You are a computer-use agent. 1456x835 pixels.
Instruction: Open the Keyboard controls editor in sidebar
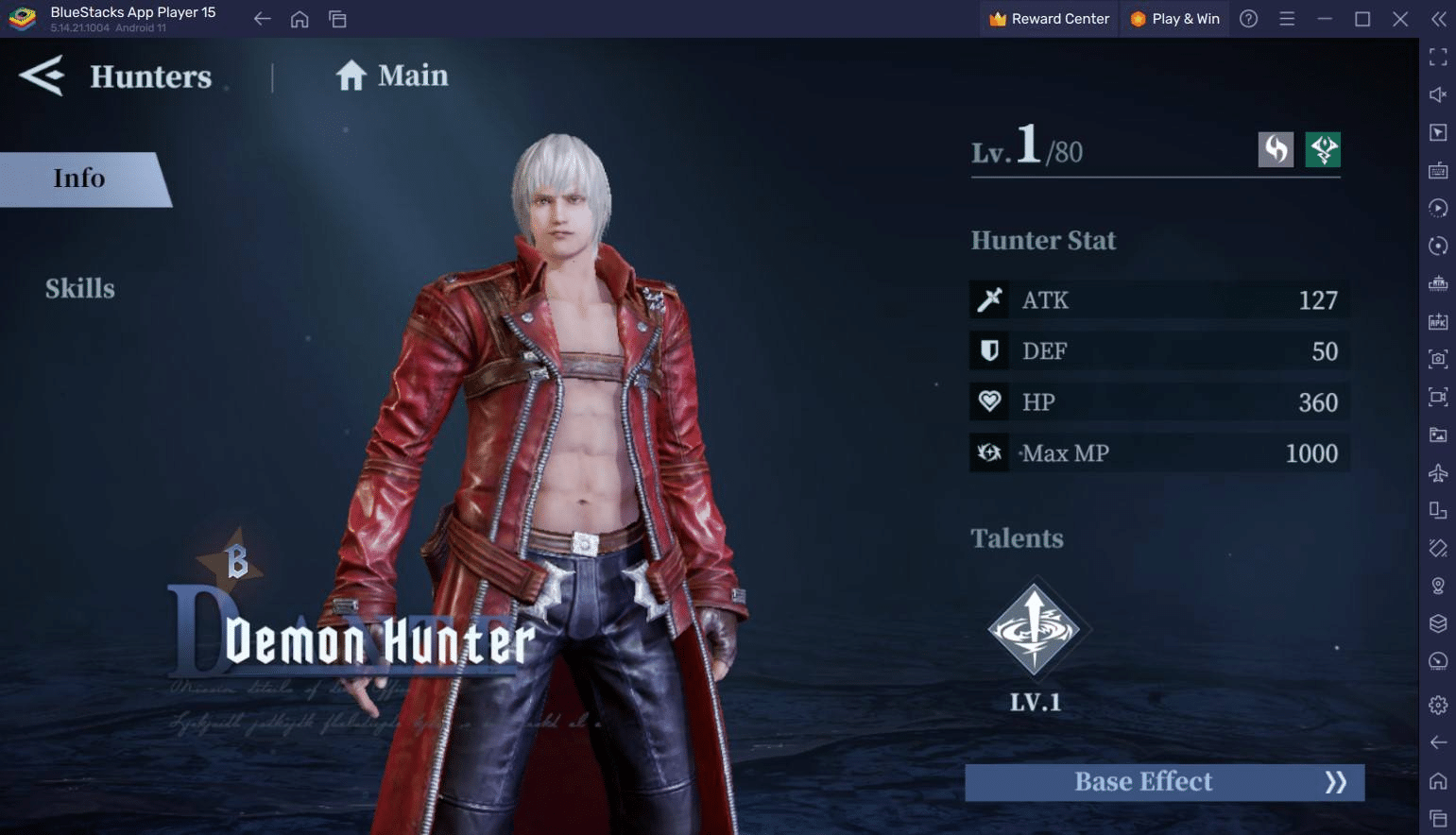click(1437, 171)
